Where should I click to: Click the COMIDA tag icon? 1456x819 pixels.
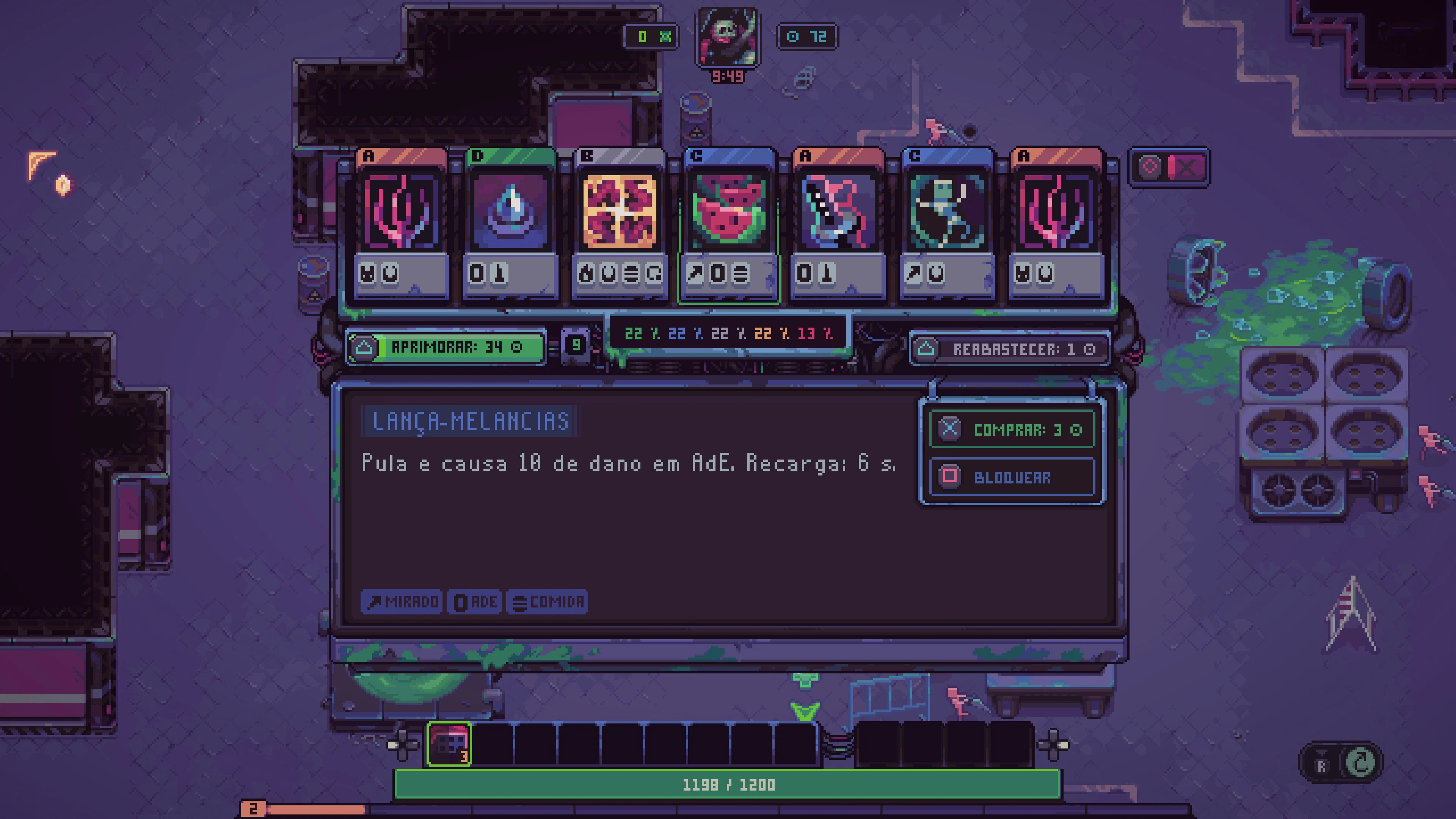coord(547,602)
